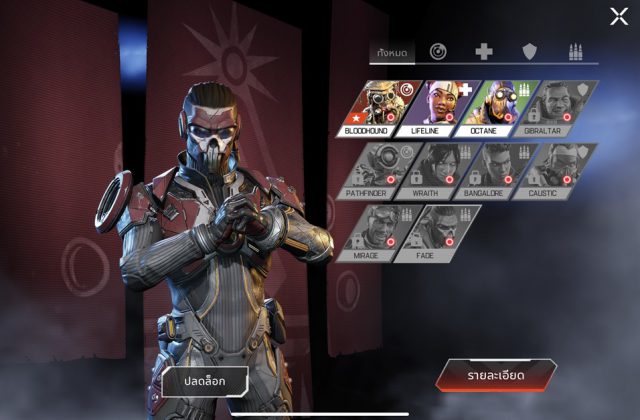Switch to the ทั้งหมด (All) tab
This screenshot has height=420, width=640.
click(x=389, y=51)
